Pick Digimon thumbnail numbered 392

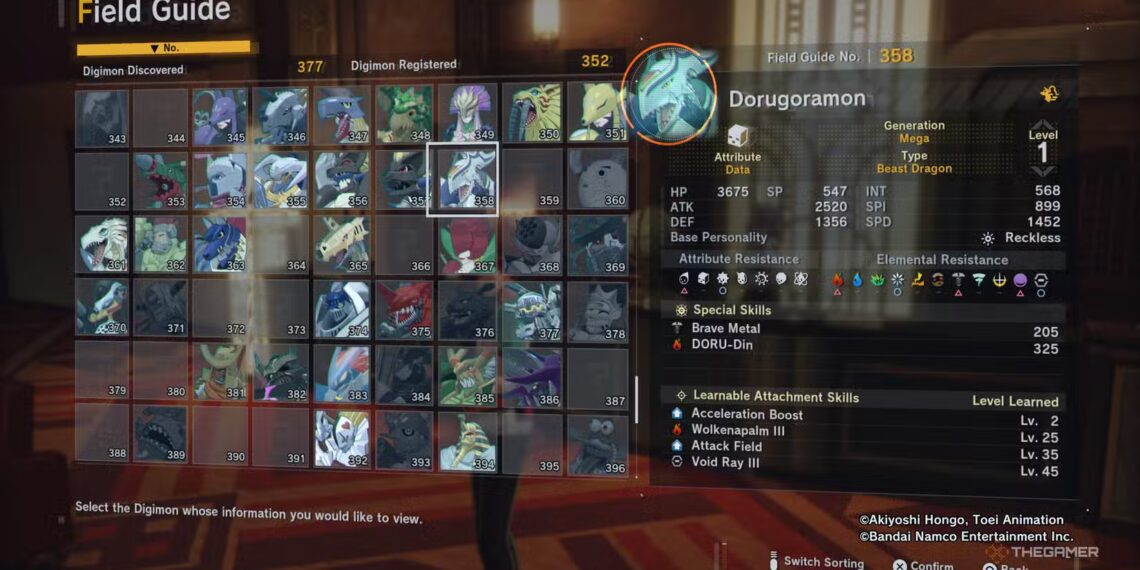pyautogui.click(x=341, y=439)
